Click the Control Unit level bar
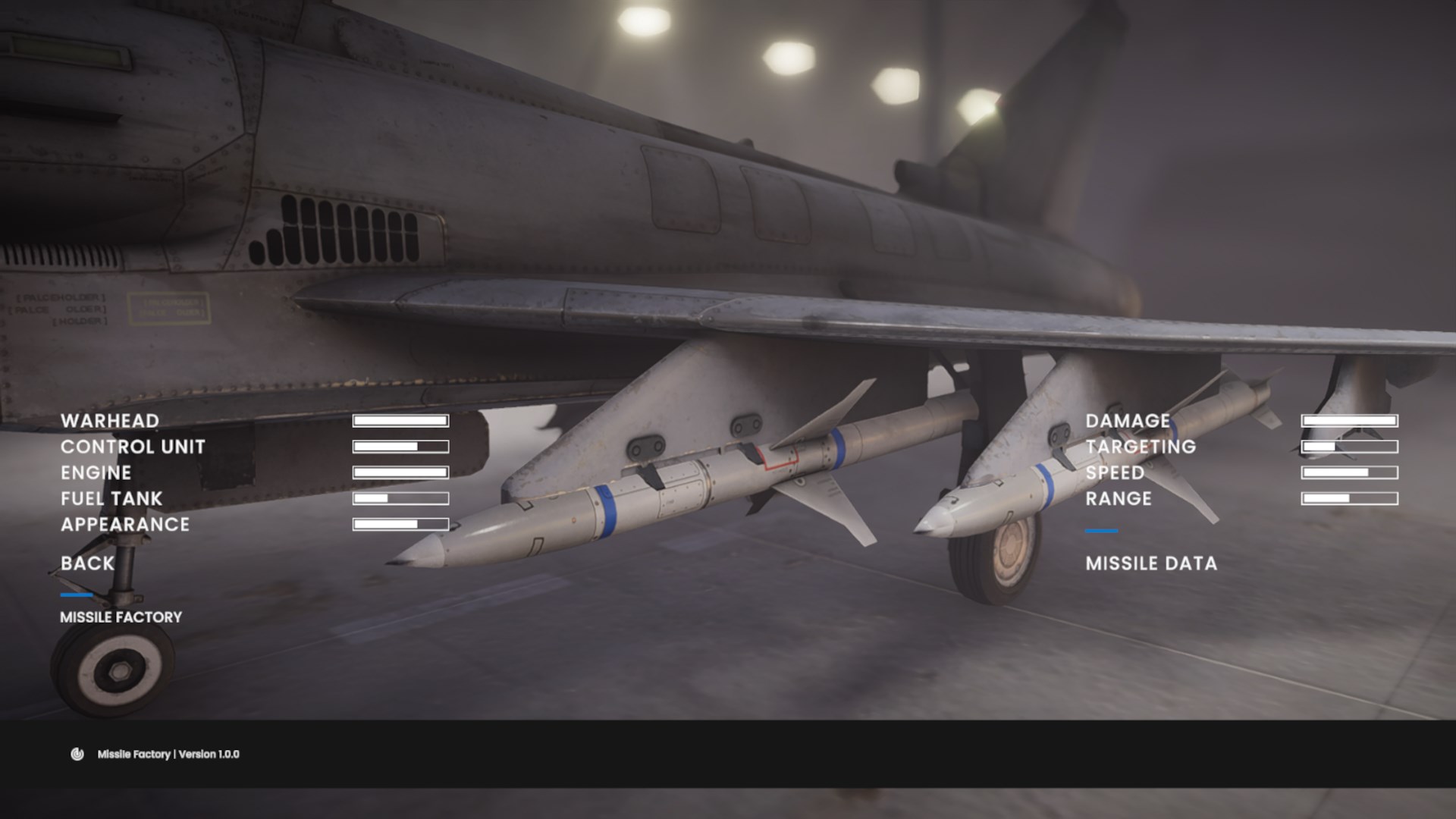The width and height of the screenshot is (1456, 819). 400,447
